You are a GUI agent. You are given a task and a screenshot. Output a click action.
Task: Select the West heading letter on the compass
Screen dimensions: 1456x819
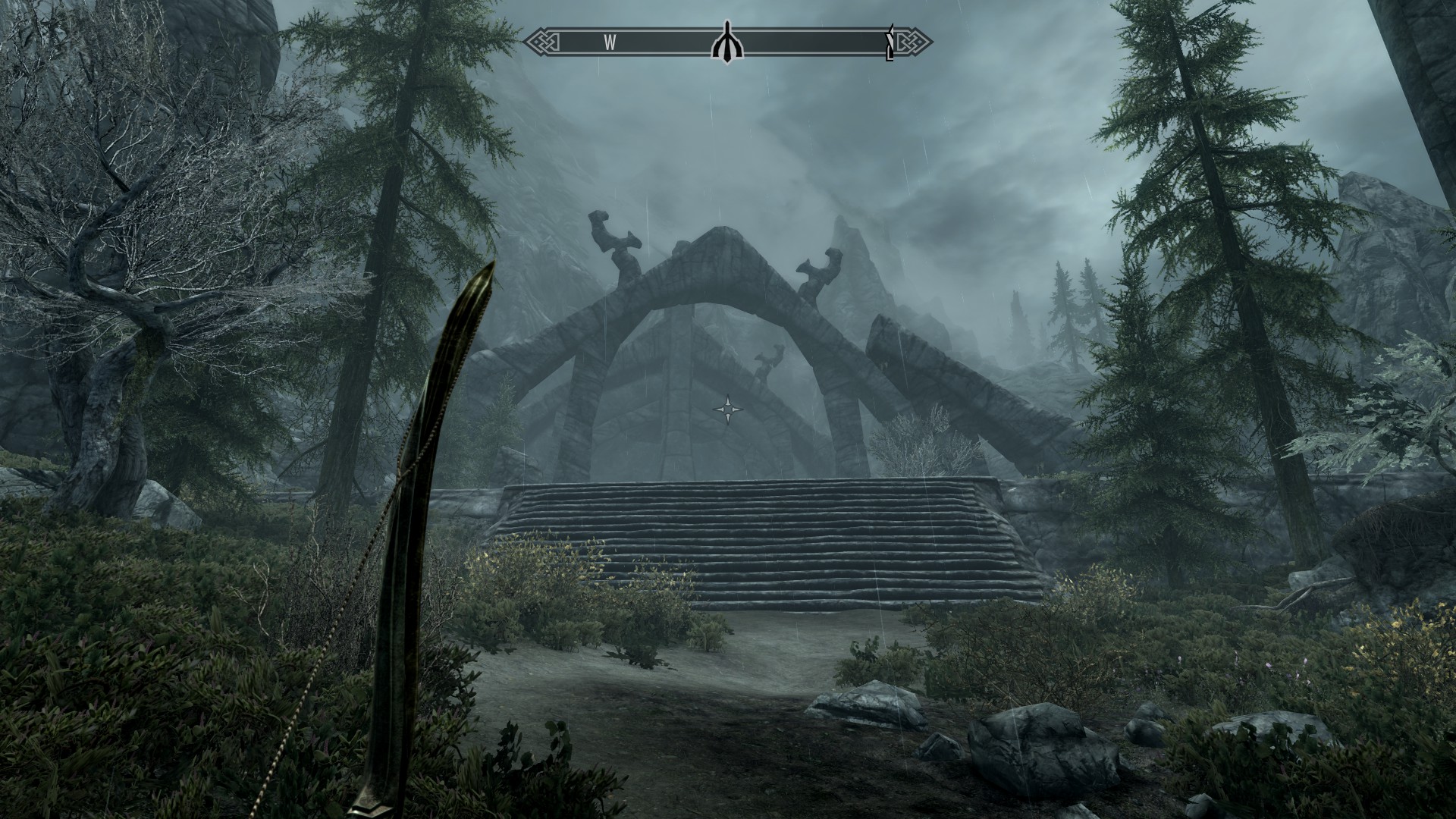[610, 43]
